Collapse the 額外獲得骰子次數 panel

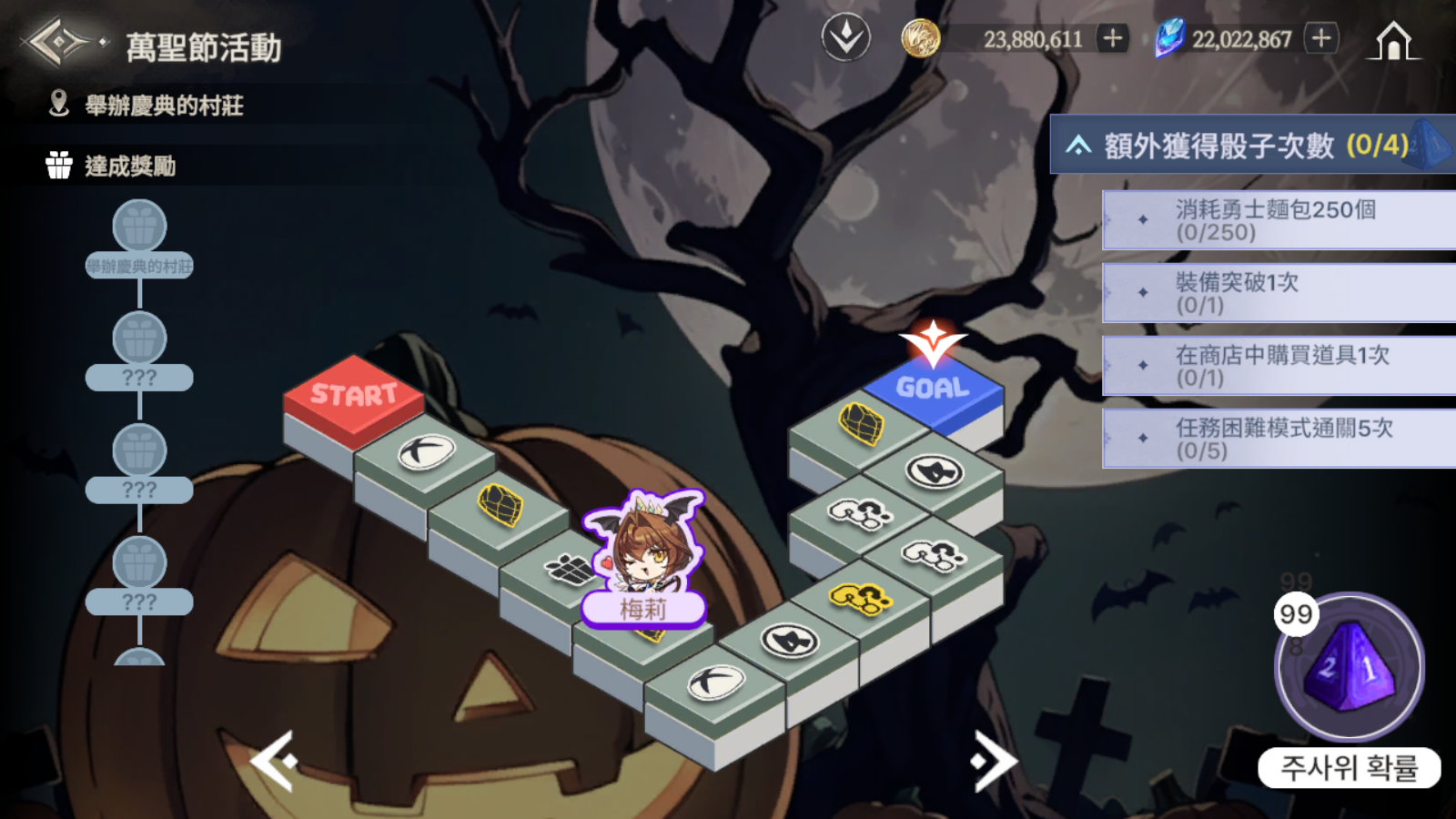pos(1079,146)
